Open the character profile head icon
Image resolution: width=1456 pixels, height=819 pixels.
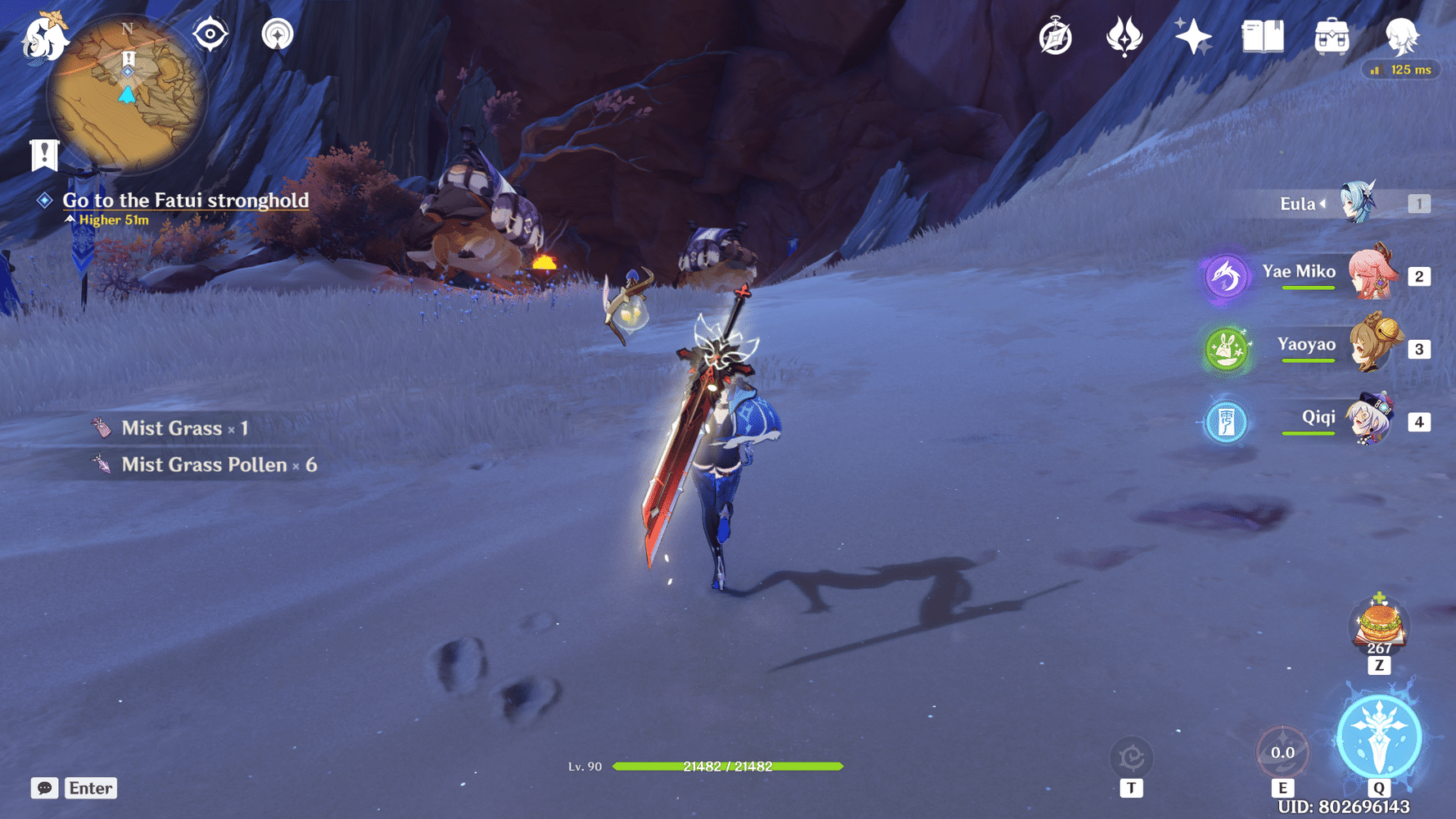(1401, 35)
